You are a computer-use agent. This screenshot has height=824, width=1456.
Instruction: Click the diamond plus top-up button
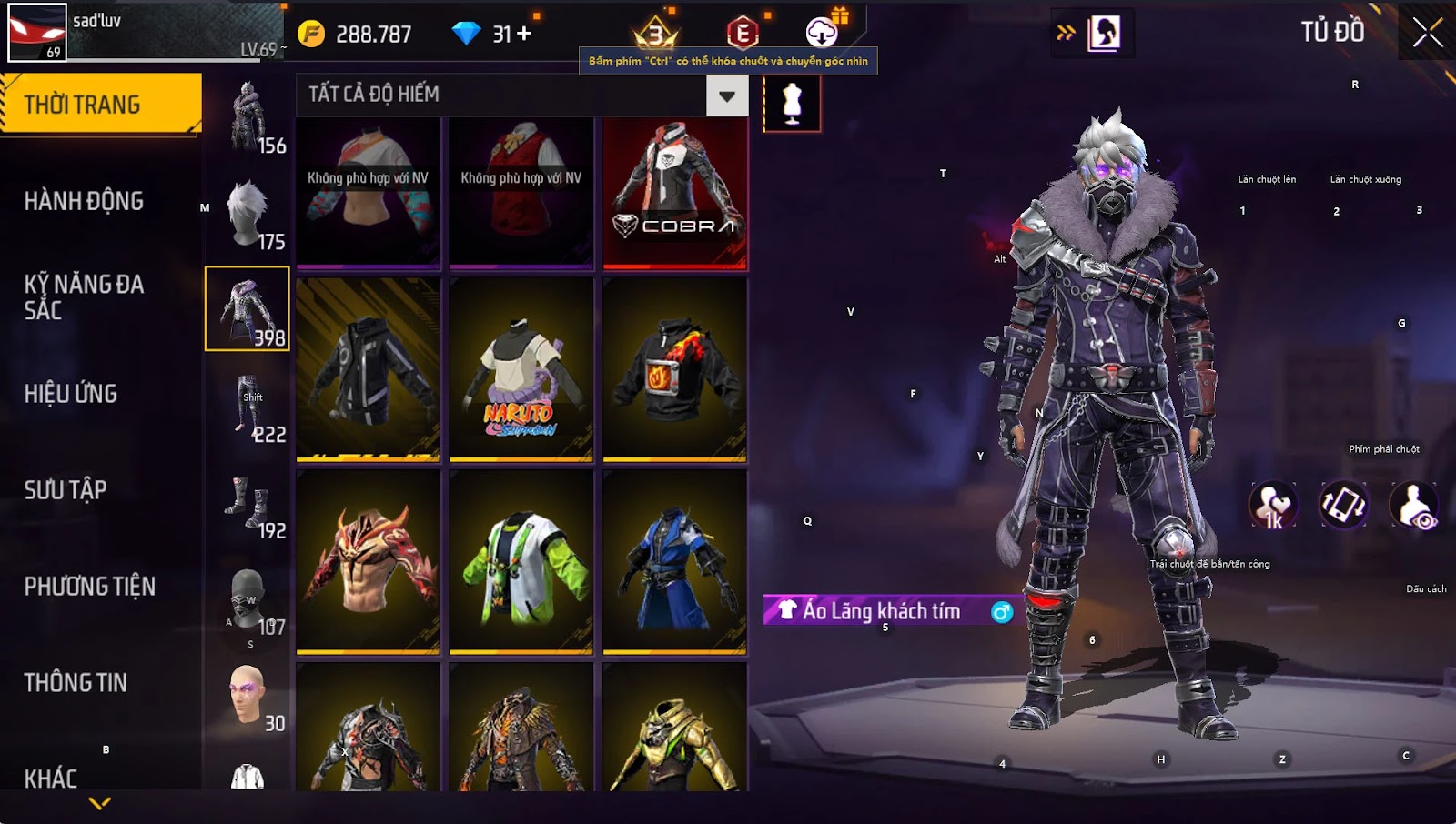click(524, 34)
